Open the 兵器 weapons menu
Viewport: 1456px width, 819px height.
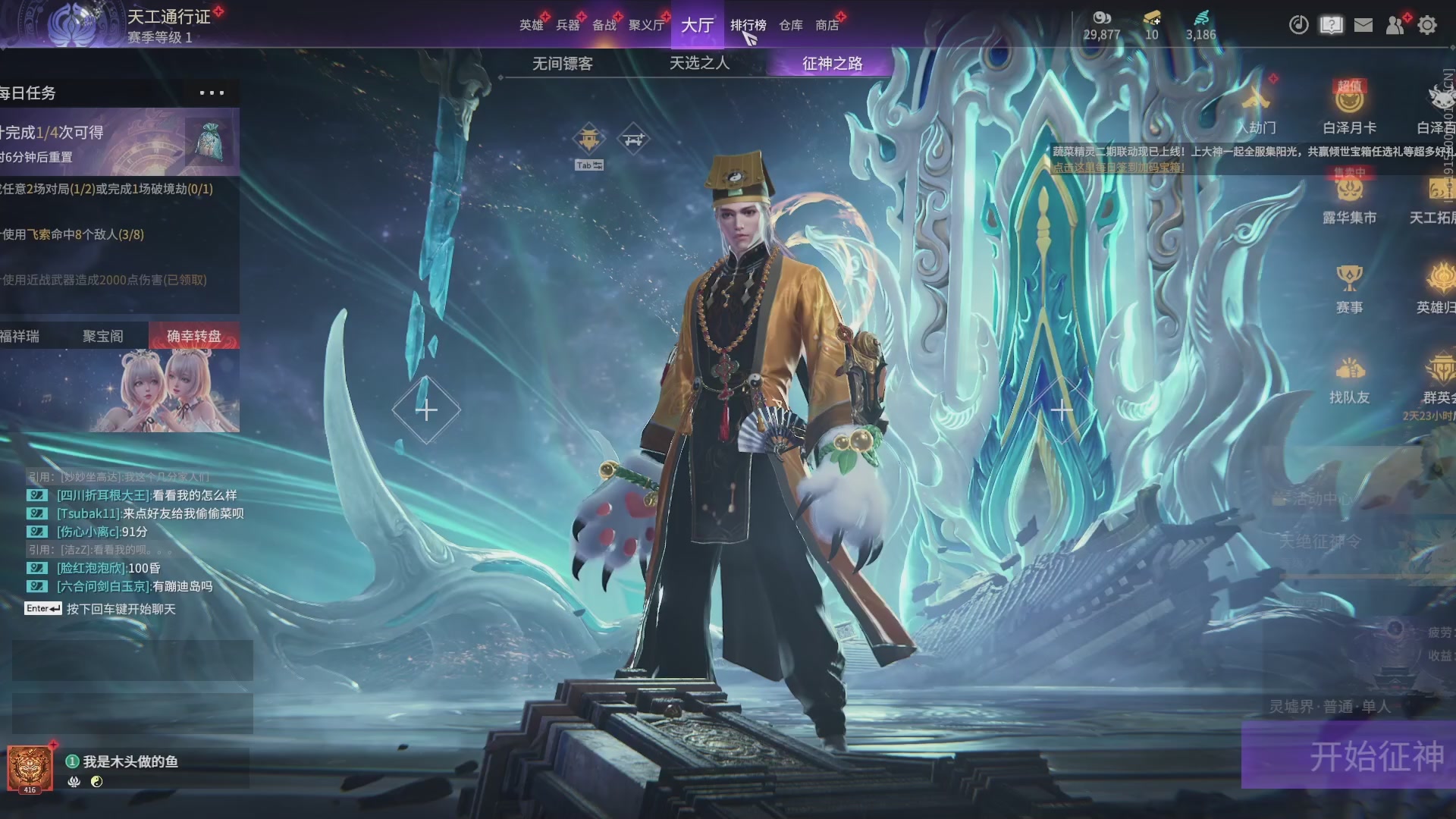567,25
